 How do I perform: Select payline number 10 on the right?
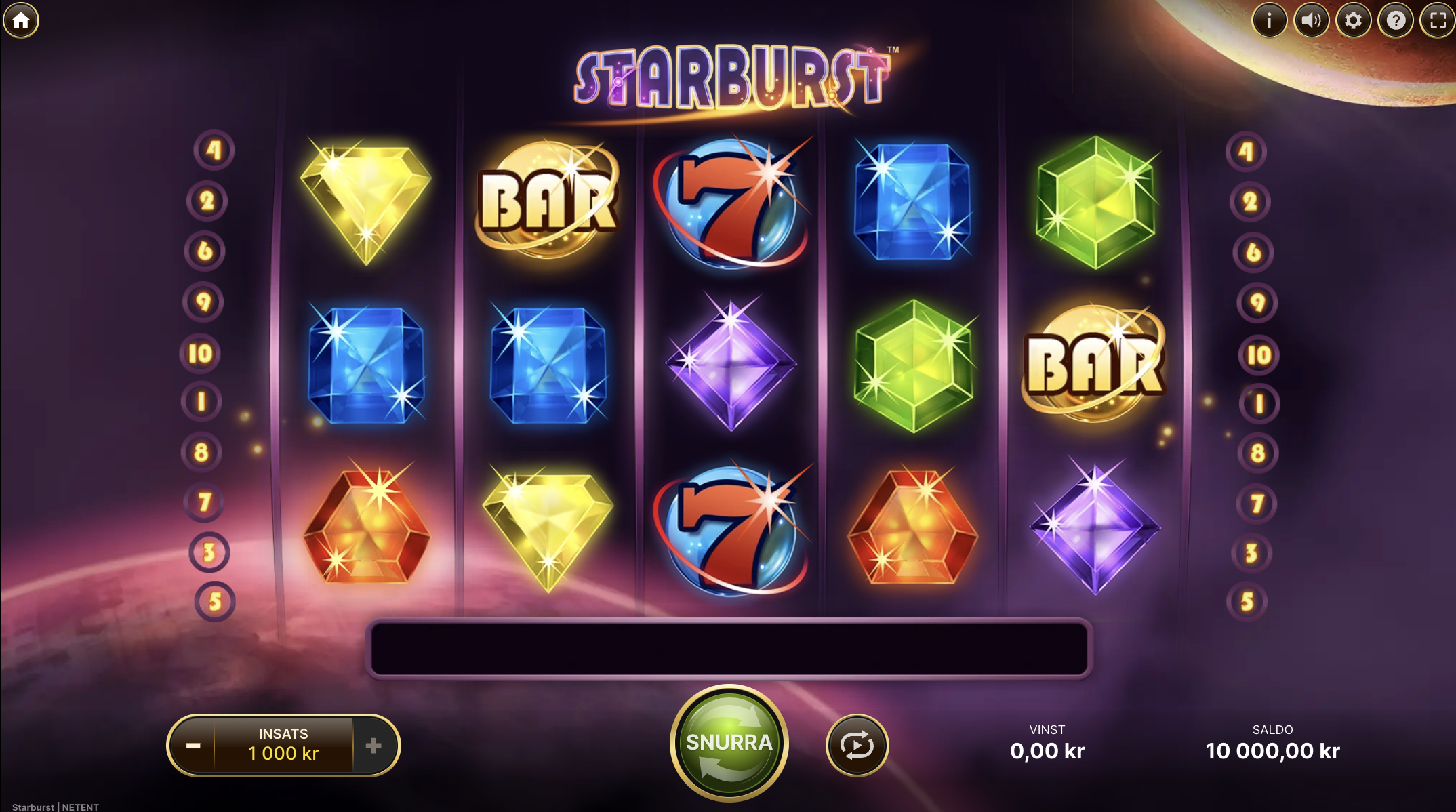pyautogui.click(x=1257, y=354)
